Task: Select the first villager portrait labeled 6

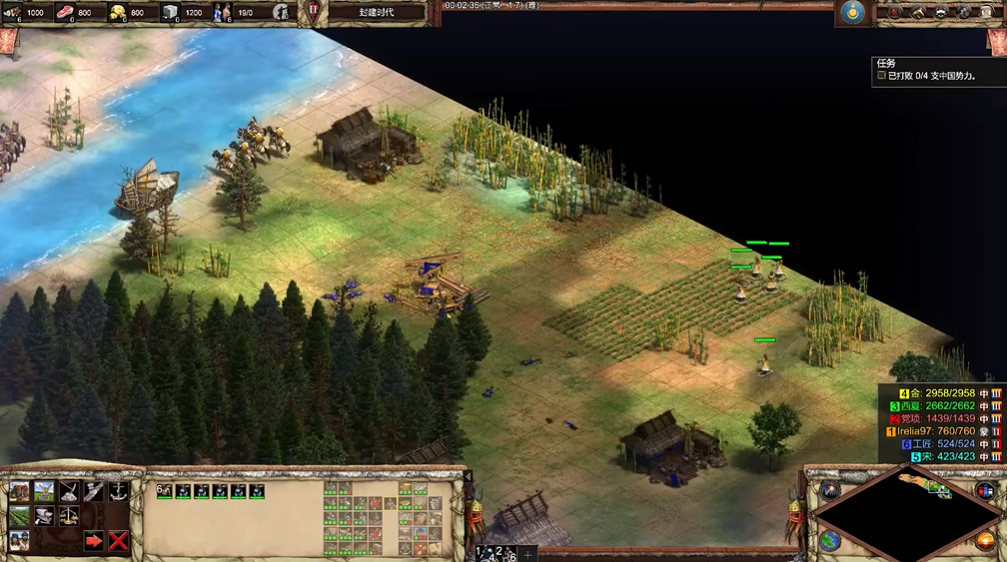Action: 165,491
